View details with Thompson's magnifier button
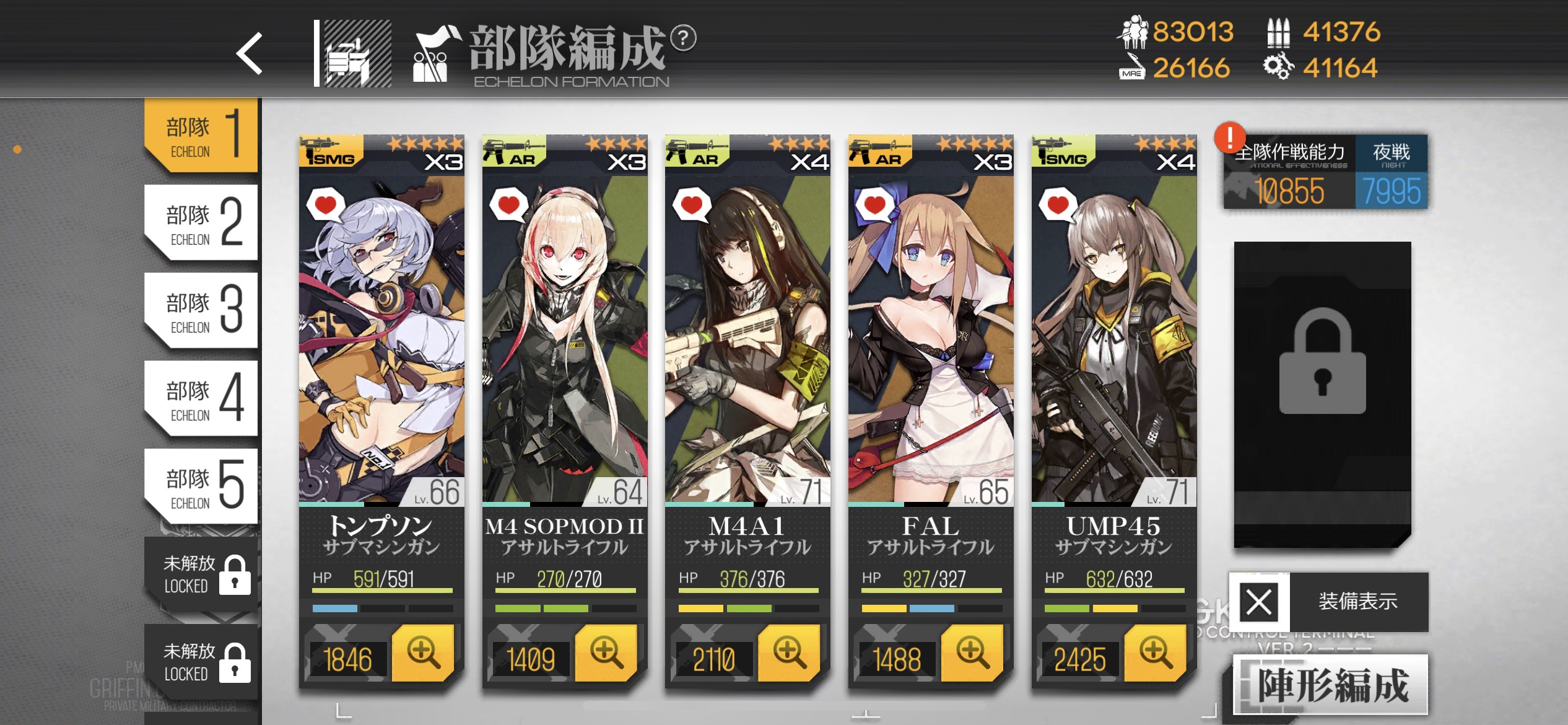The image size is (1568, 725). (x=424, y=652)
